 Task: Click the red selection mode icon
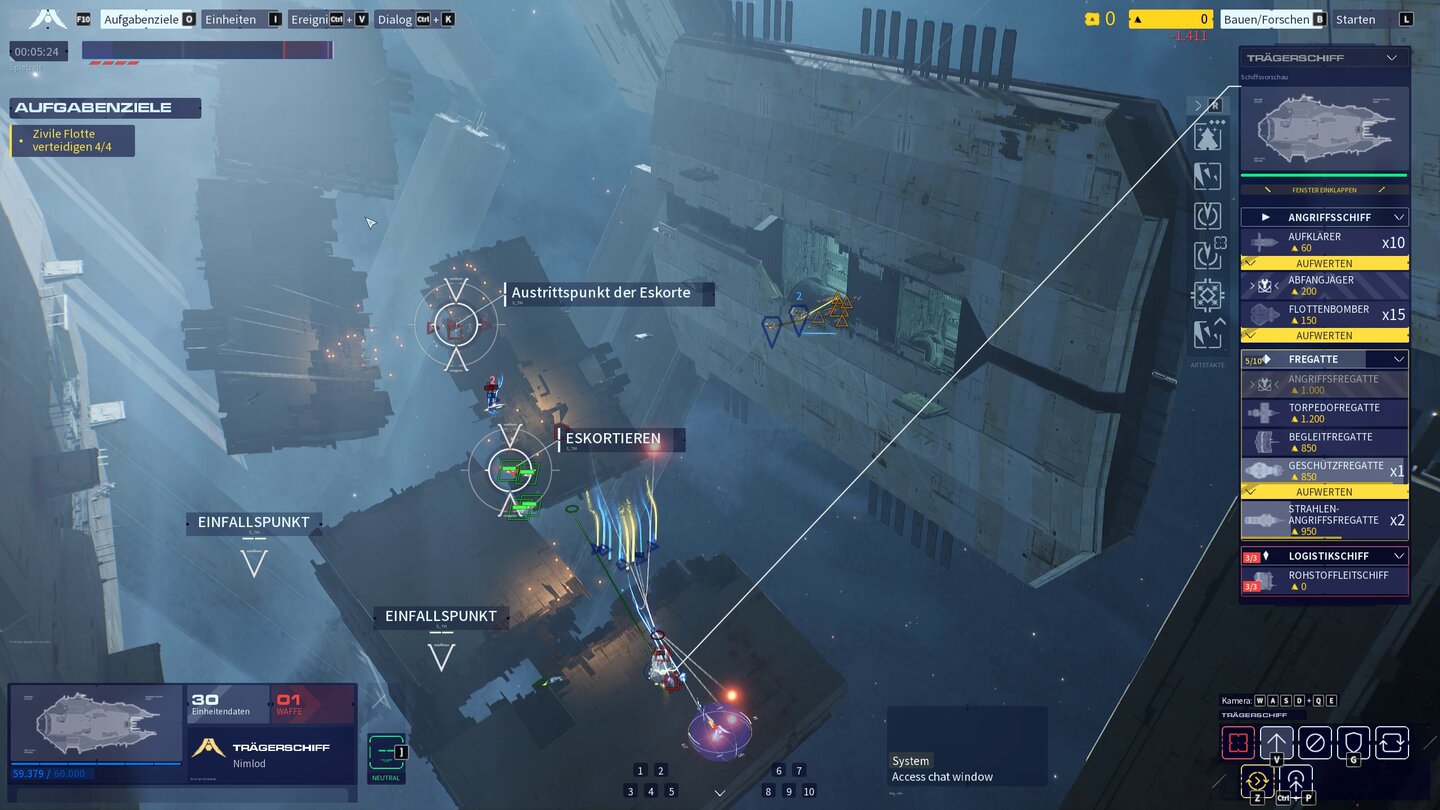click(1238, 740)
